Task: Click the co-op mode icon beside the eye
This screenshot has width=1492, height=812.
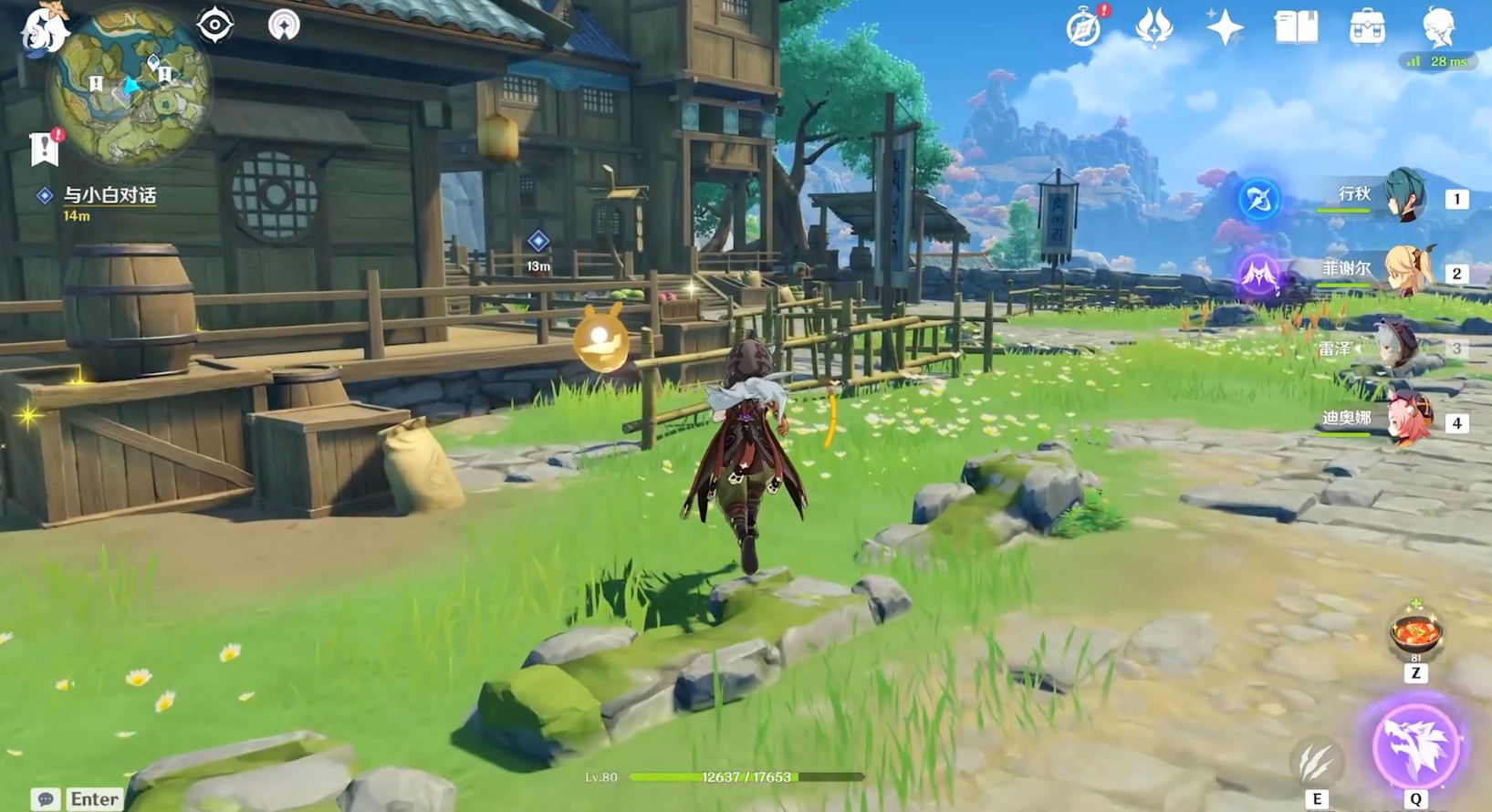Action: 284,25
